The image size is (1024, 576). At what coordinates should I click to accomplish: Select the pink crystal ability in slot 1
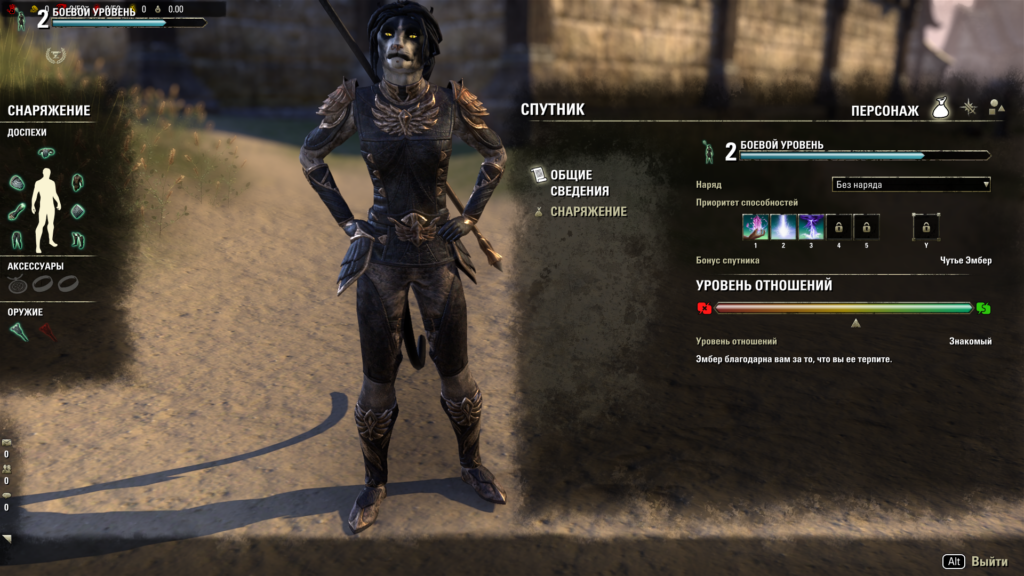[x=755, y=227]
